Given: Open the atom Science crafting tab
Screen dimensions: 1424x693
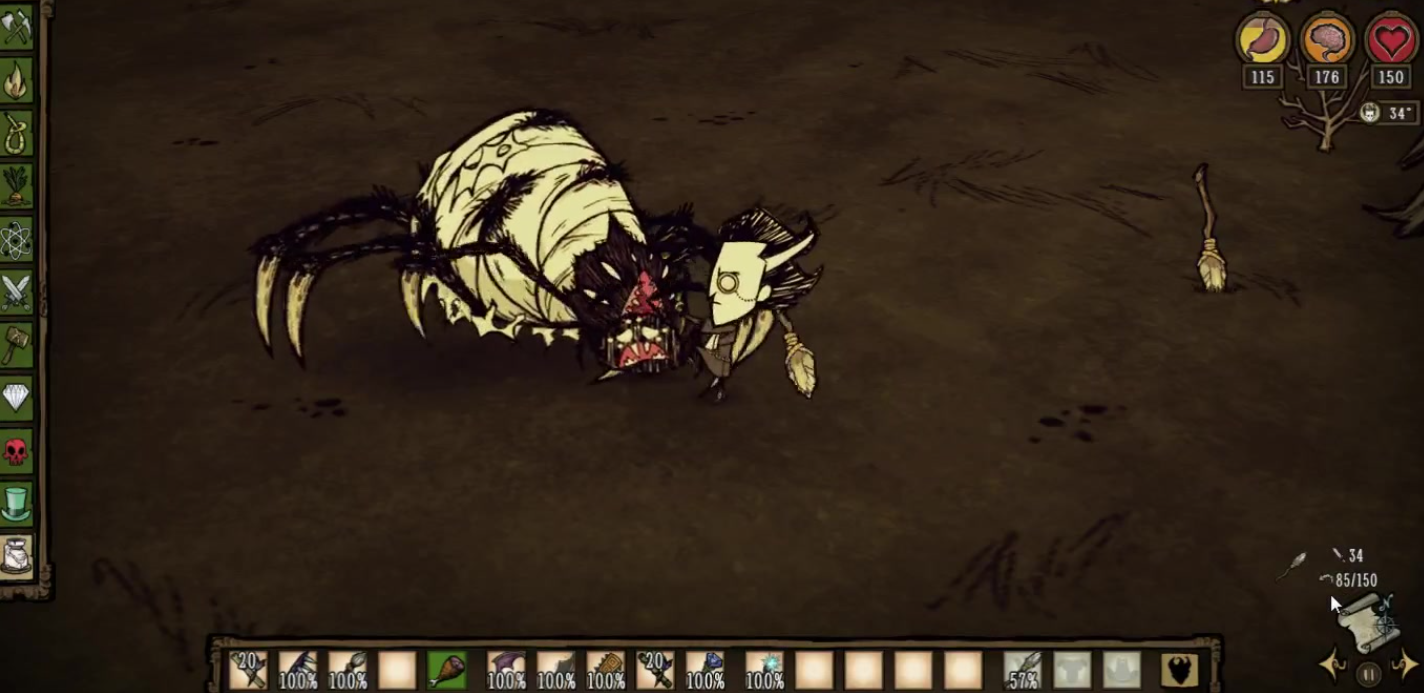Looking at the screenshot, I should 17,240.
